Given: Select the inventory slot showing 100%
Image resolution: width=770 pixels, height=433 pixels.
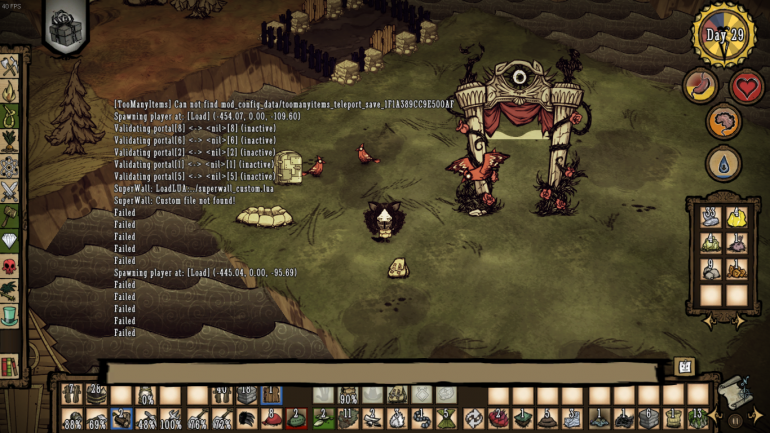Looking at the screenshot, I should (x=172, y=419).
